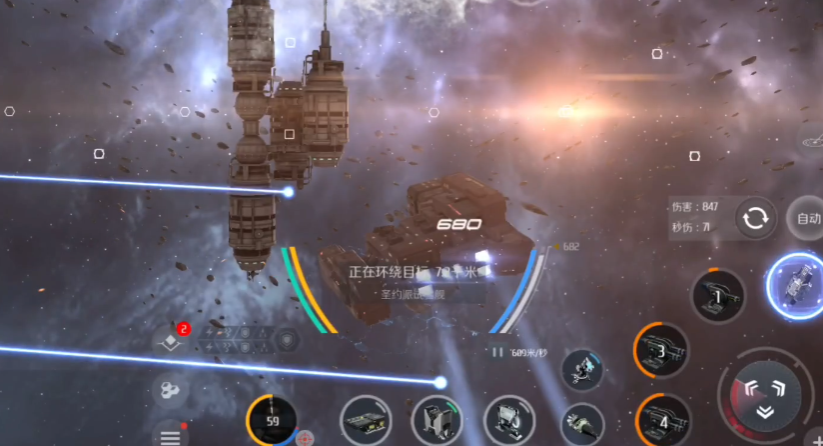Screen dimensions: 823x446
Task: Select the glowing locked target ship icon
Action: tap(798, 285)
